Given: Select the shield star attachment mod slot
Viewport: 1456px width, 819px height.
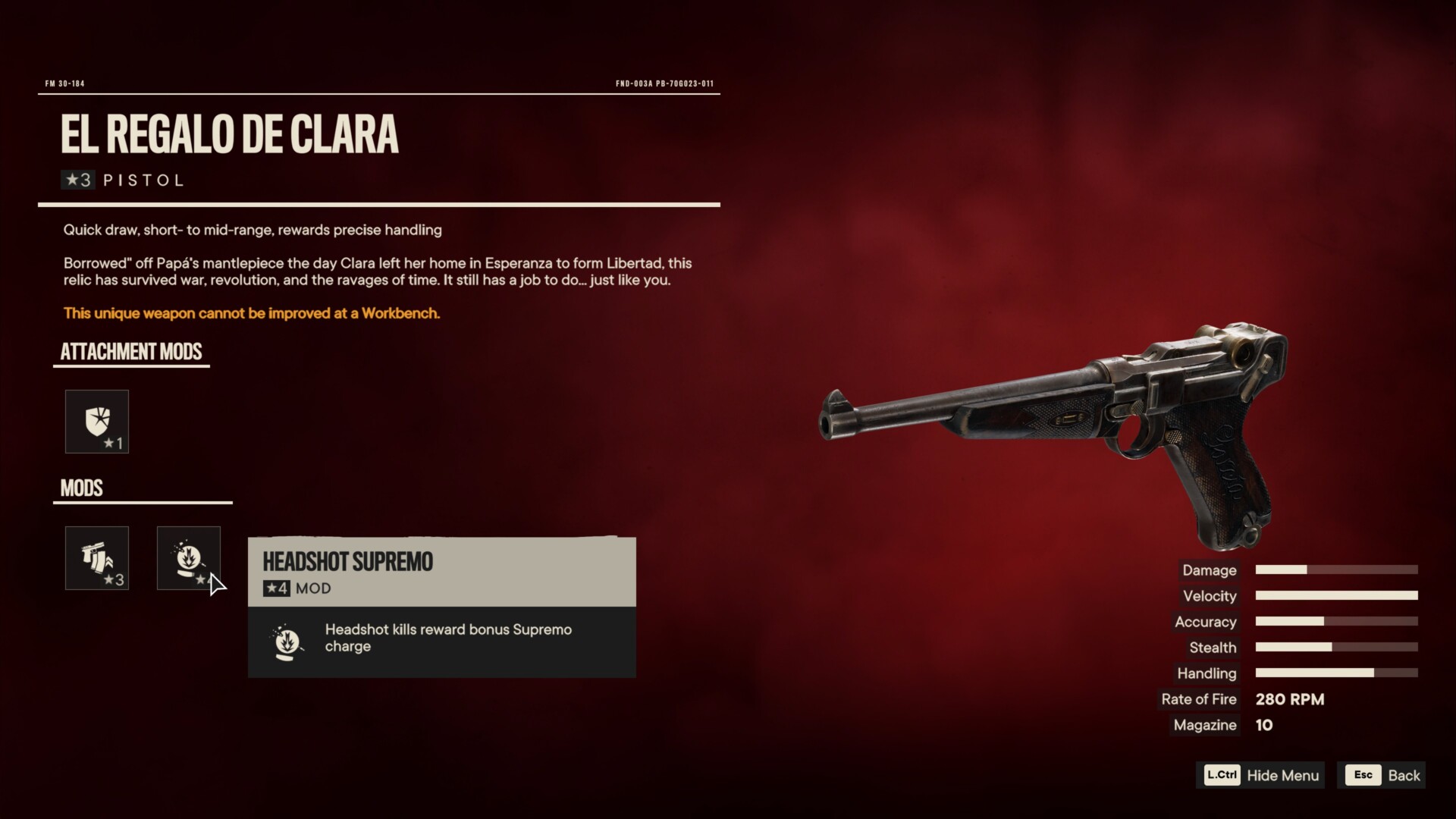Looking at the screenshot, I should pos(97,422).
